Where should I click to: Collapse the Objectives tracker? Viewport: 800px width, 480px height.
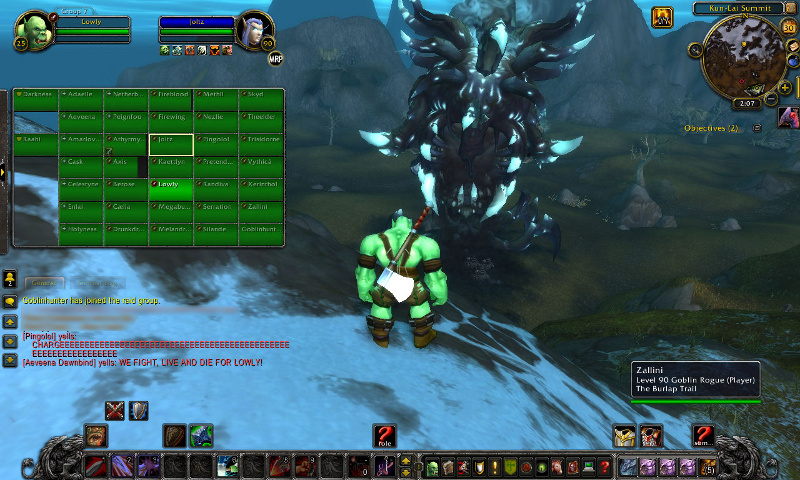click(757, 128)
